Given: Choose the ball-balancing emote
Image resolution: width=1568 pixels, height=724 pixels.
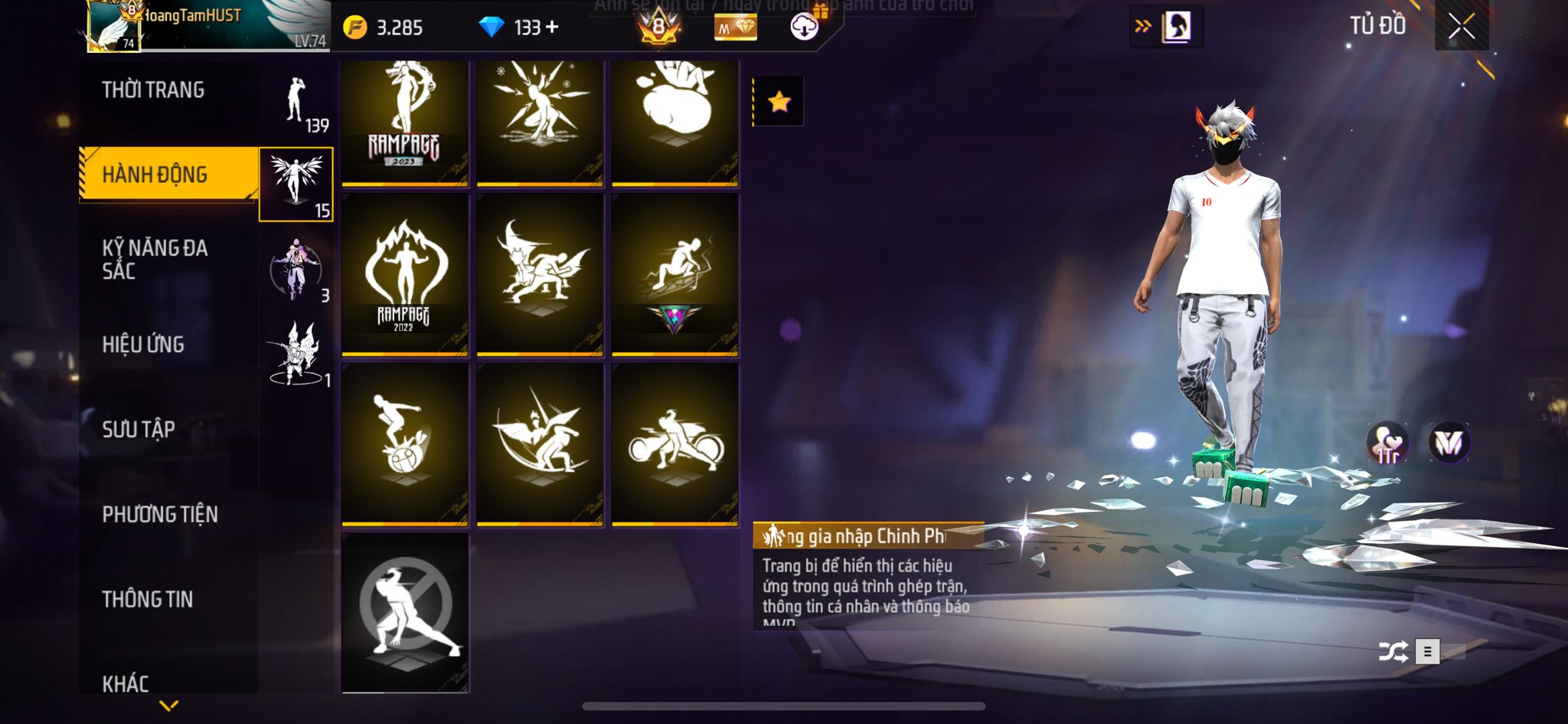Looking at the screenshot, I should tap(404, 444).
